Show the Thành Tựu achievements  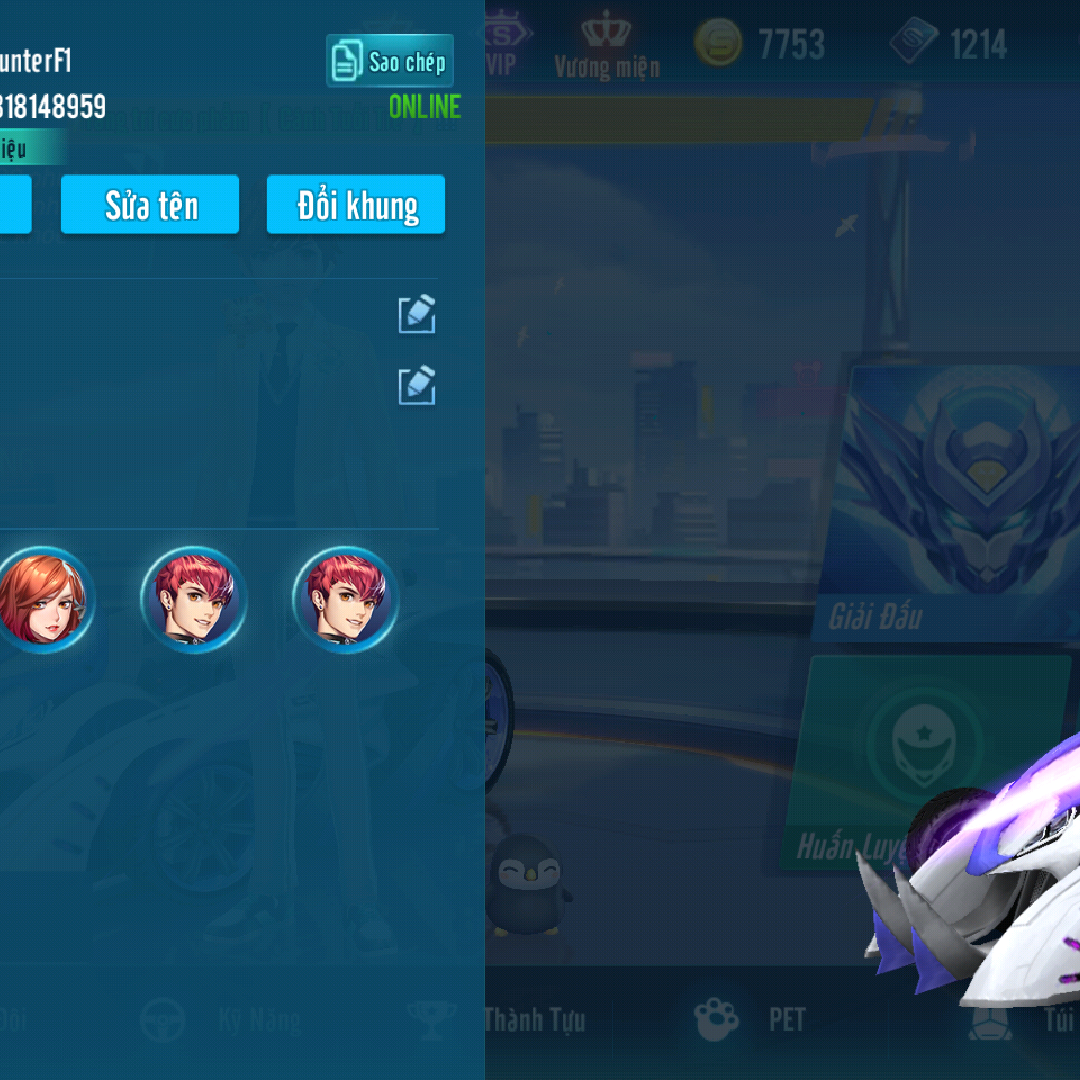[x=534, y=1019]
